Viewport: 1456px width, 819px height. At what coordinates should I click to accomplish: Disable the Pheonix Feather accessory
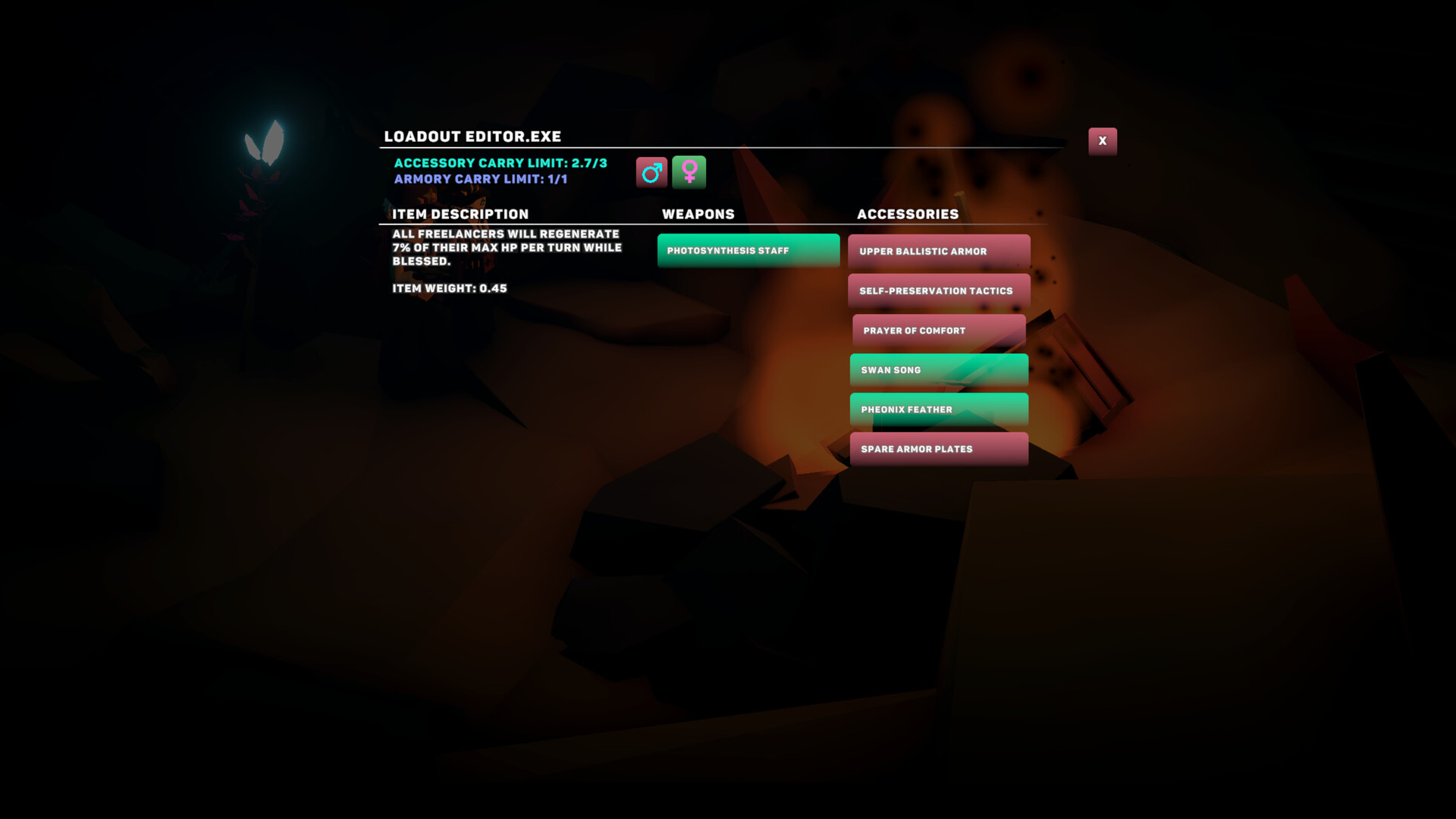click(938, 409)
